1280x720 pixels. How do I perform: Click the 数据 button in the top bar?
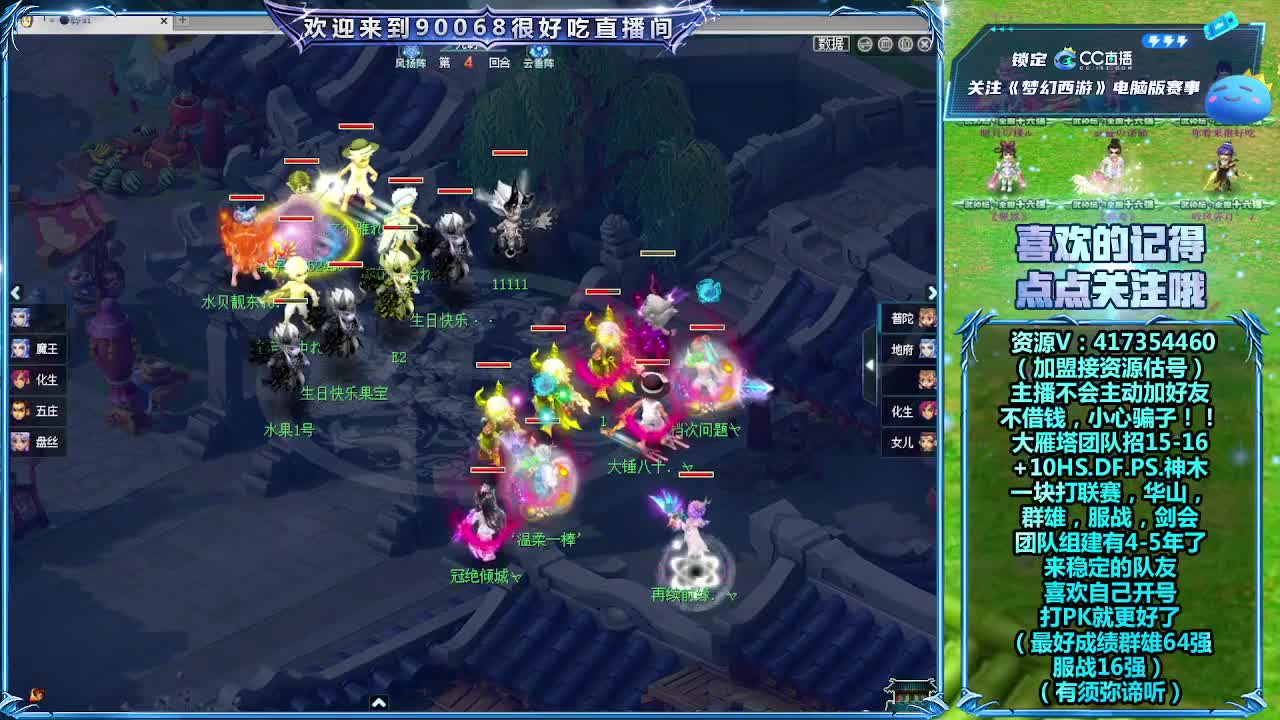click(830, 44)
